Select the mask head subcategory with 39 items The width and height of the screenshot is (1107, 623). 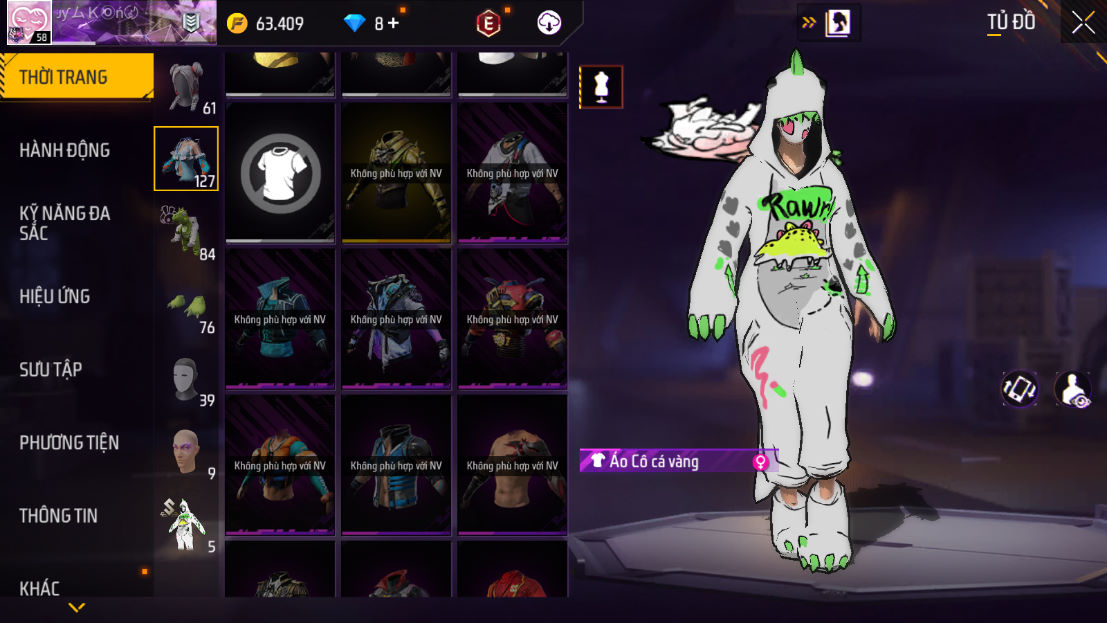coord(186,377)
